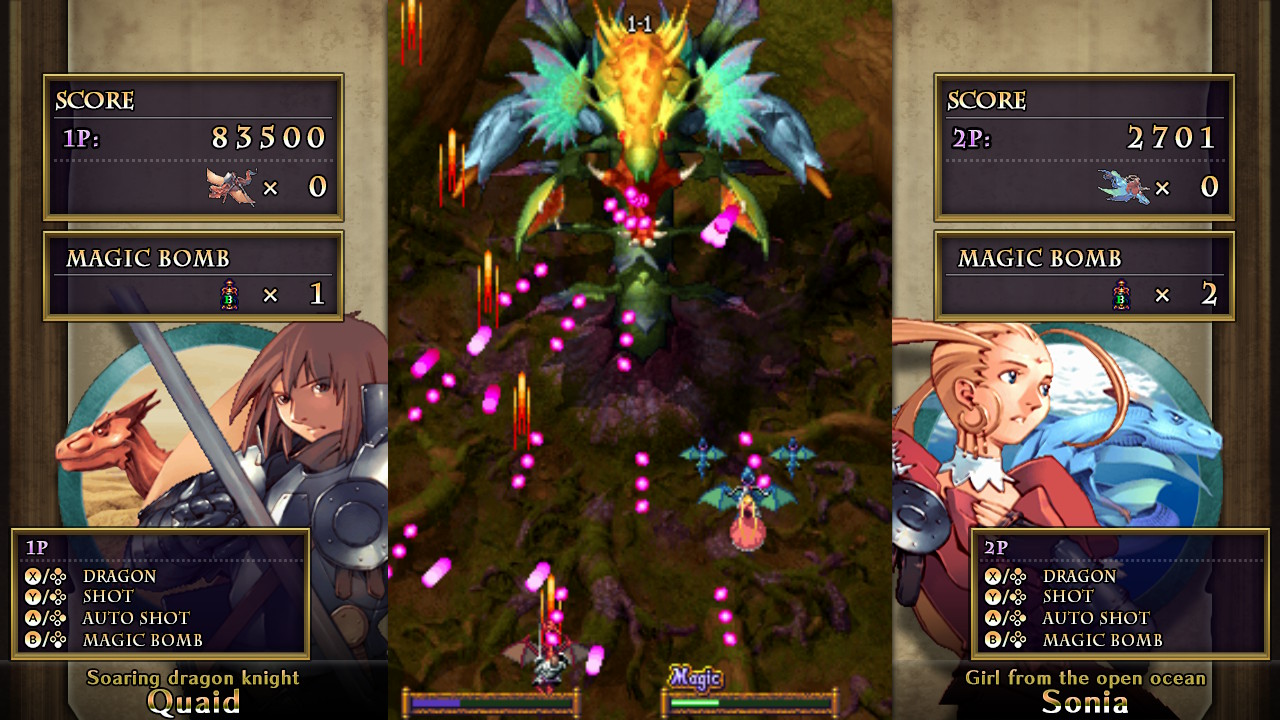Click the character name Quaid
Screen dimensions: 1280x720
click(x=195, y=703)
